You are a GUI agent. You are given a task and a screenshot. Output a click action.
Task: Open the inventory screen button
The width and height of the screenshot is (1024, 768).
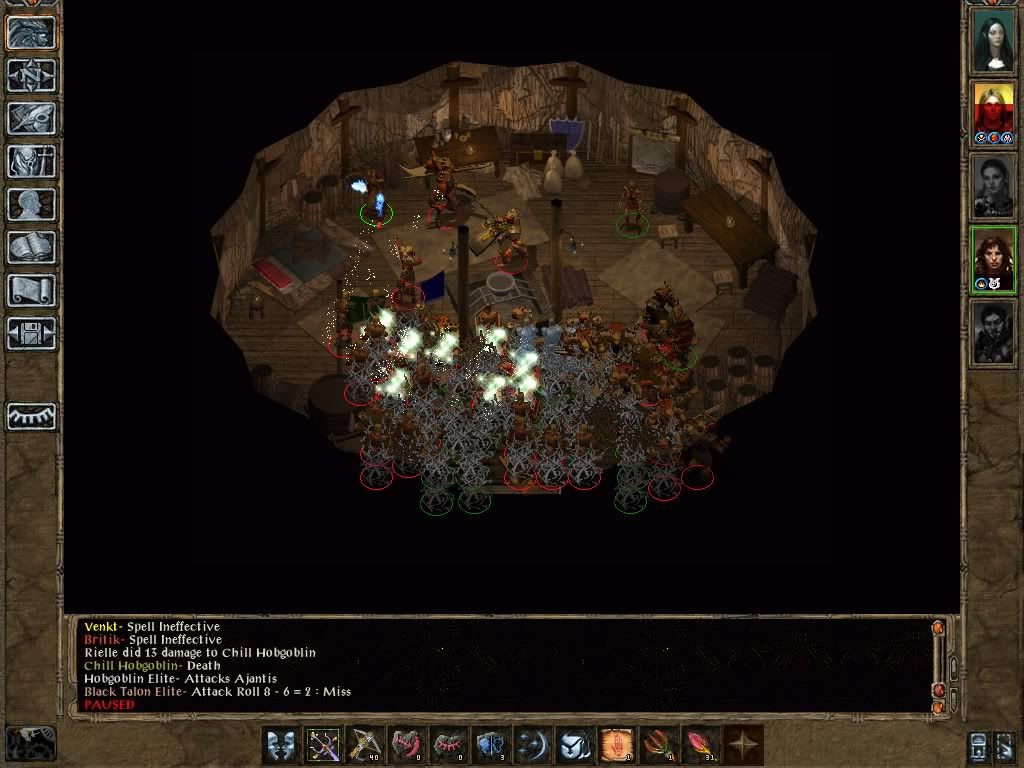(x=31, y=161)
